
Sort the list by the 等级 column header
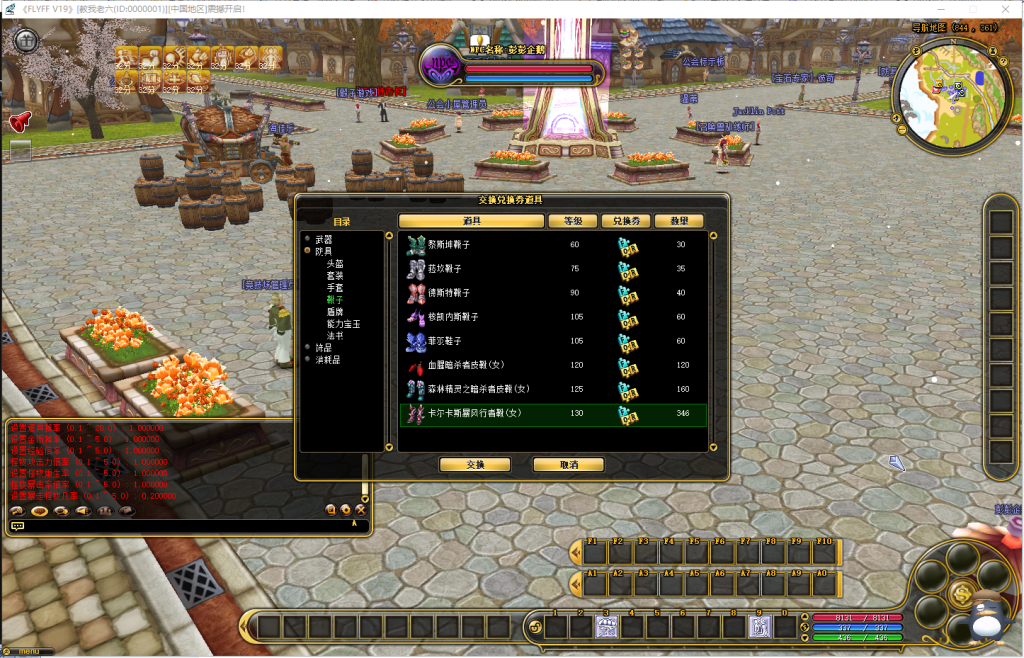coord(573,221)
